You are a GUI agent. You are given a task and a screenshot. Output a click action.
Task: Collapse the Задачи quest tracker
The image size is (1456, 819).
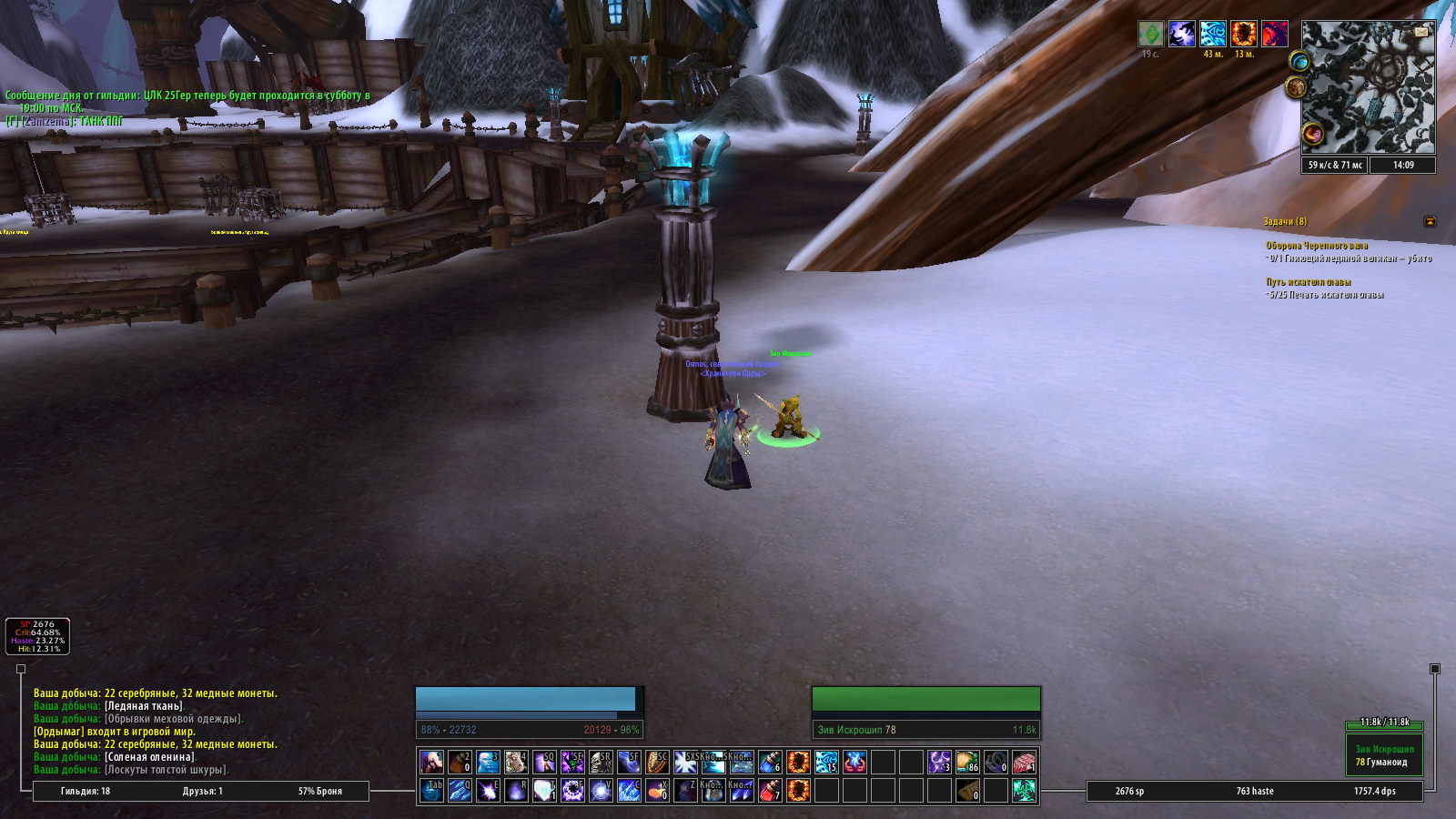pyautogui.click(x=1430, y=221)
